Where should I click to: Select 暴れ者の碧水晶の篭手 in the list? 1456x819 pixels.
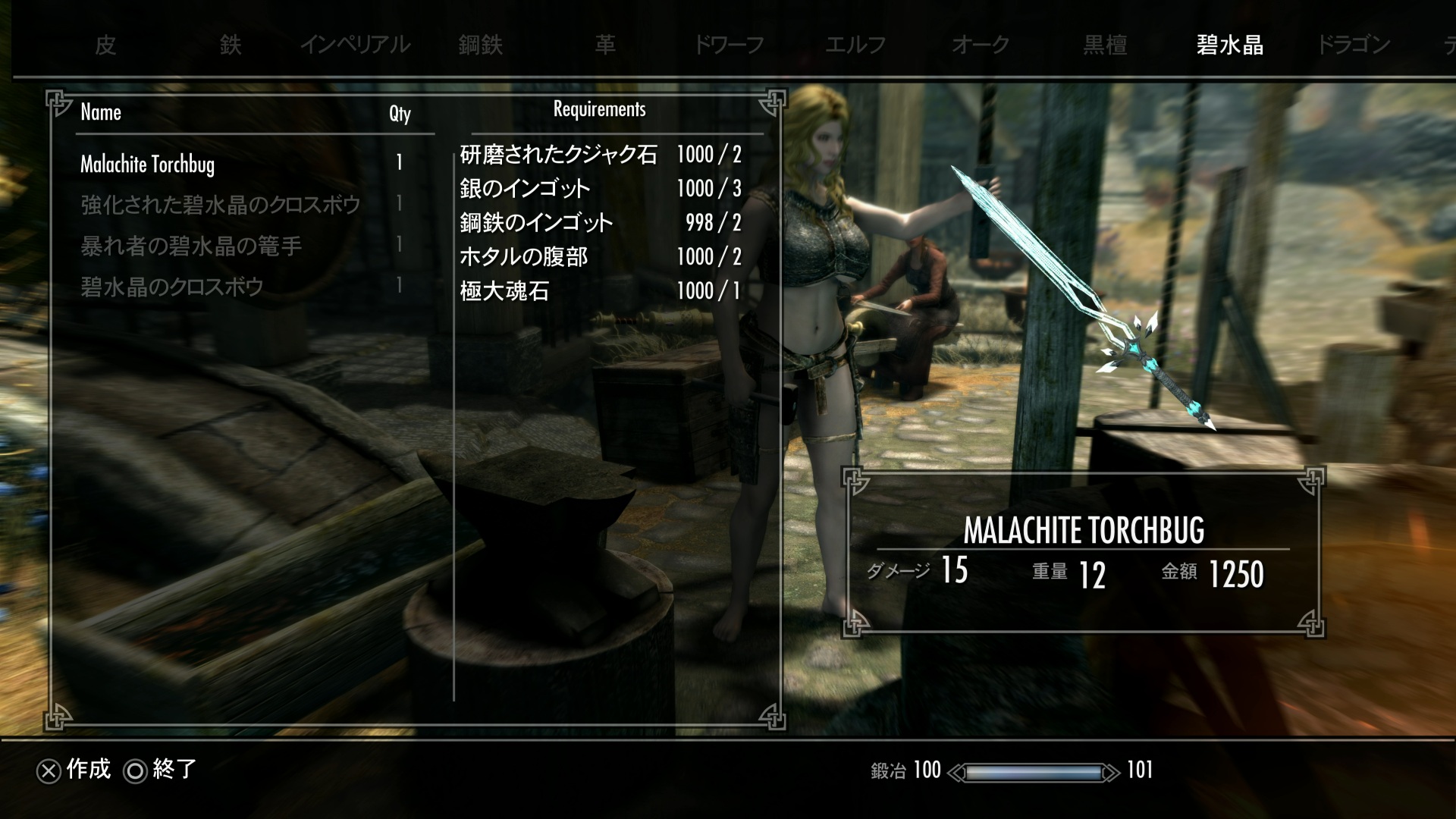(191, 246)
